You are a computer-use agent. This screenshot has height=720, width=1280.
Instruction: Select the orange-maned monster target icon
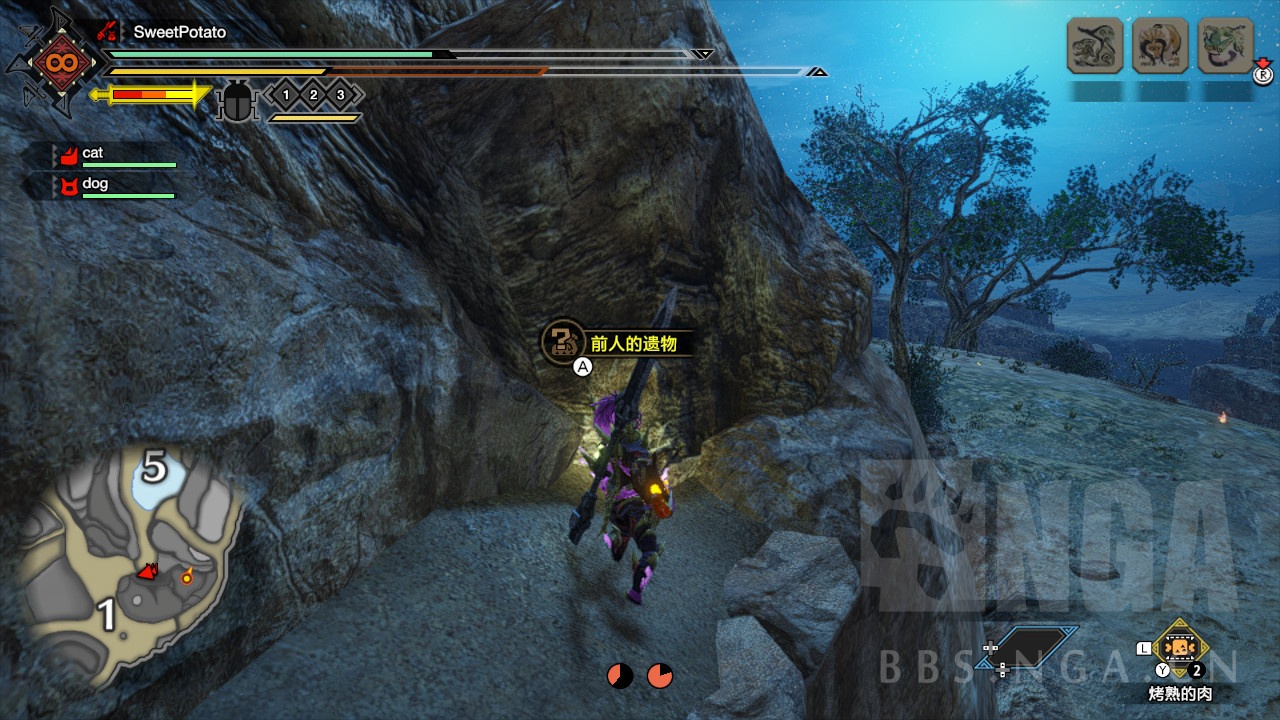[1160, 45]
